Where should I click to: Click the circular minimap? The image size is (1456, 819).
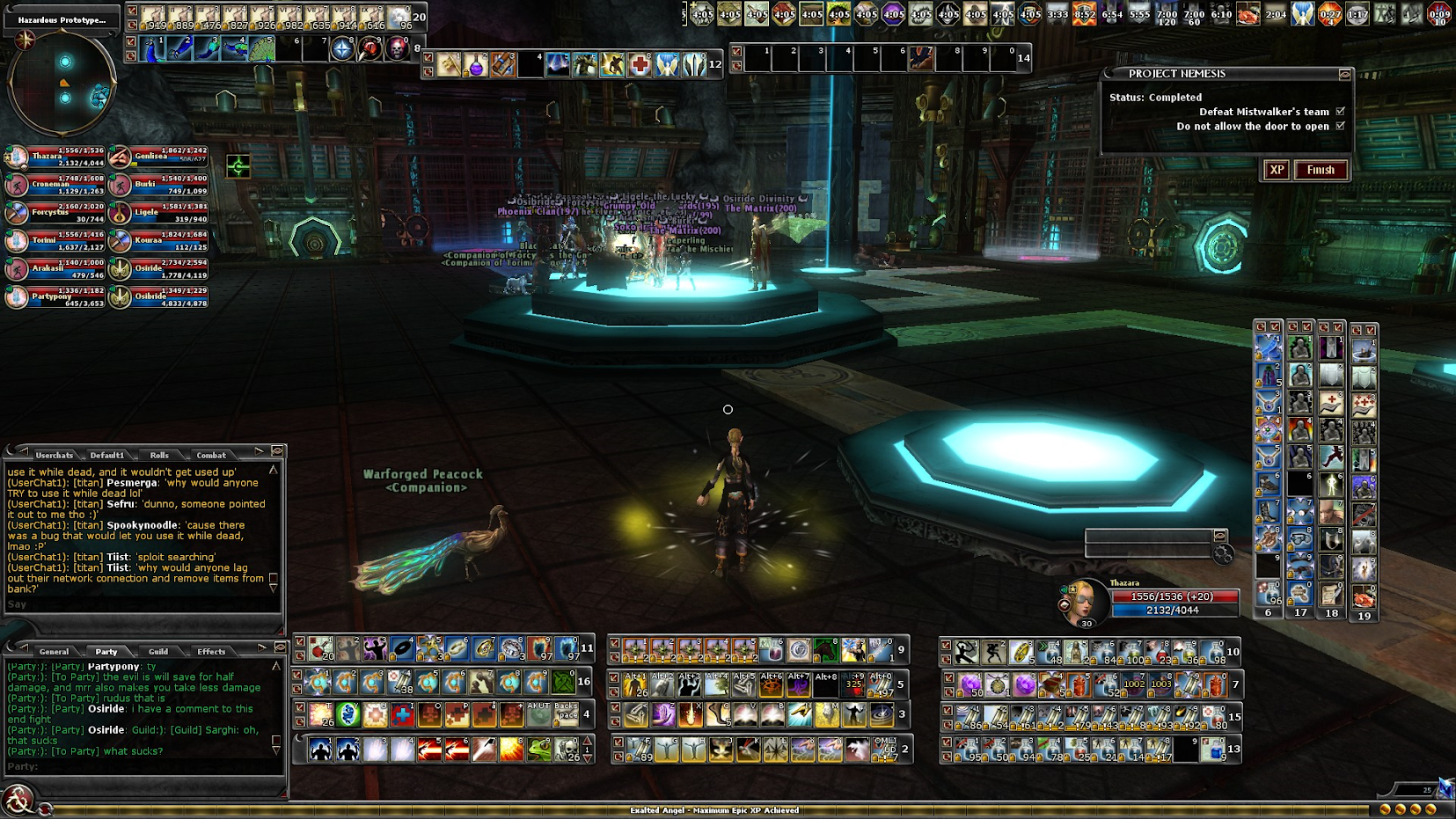tap(62, 84)
